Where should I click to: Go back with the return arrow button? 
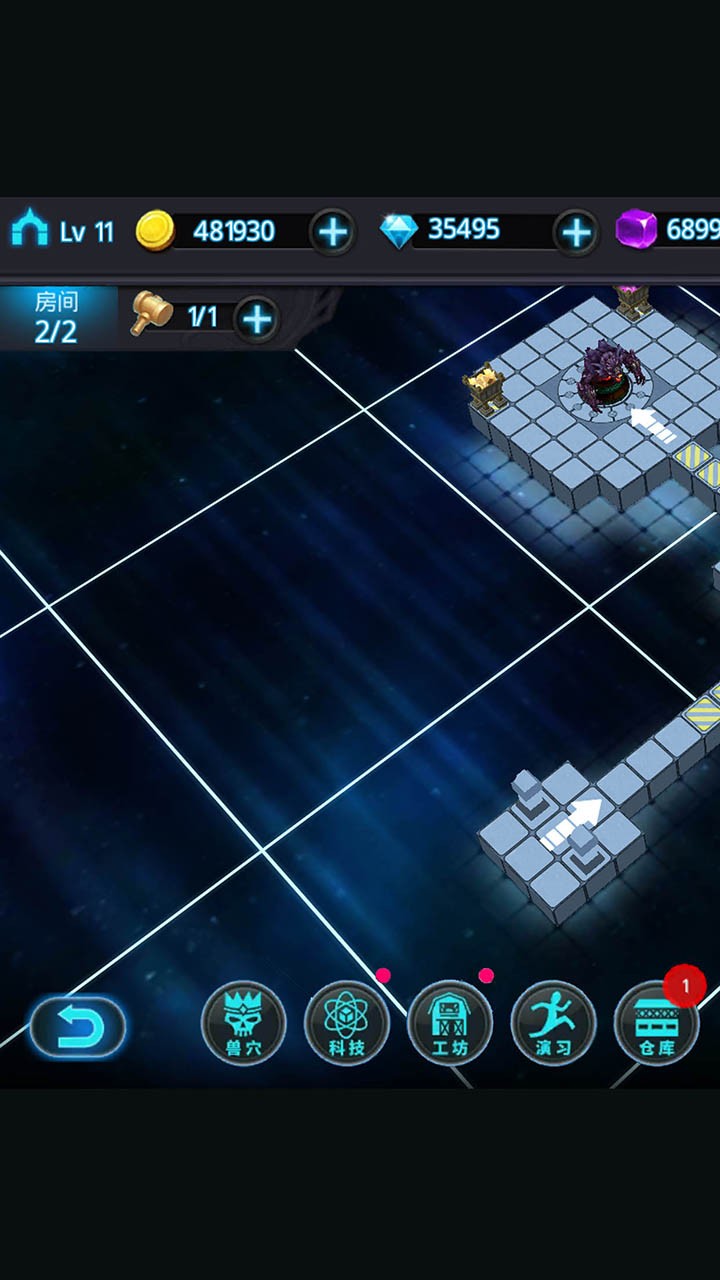[x=77, y=1027]
